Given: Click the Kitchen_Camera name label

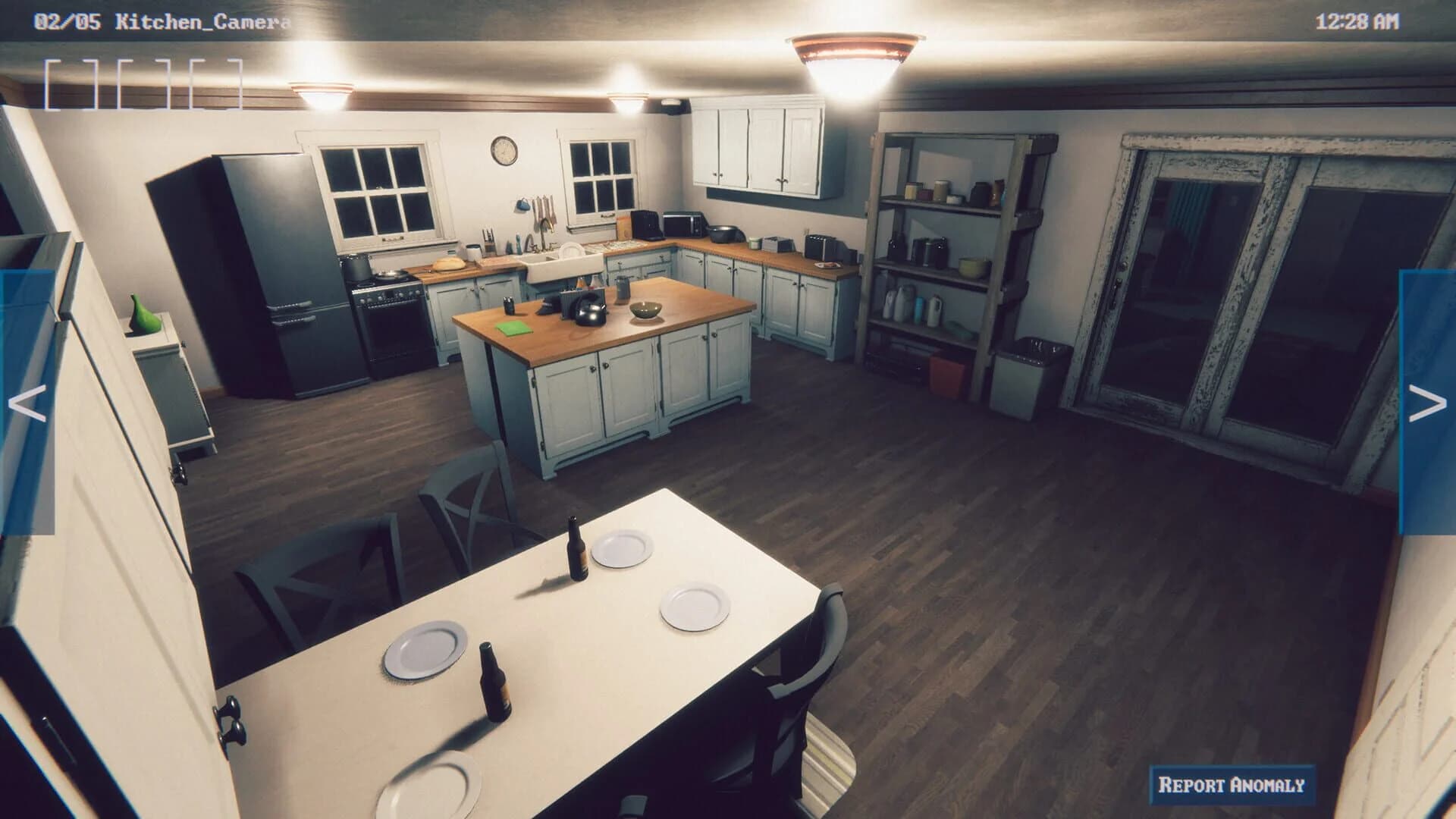Looking at the screenshot, I should (x=203, y=20).
